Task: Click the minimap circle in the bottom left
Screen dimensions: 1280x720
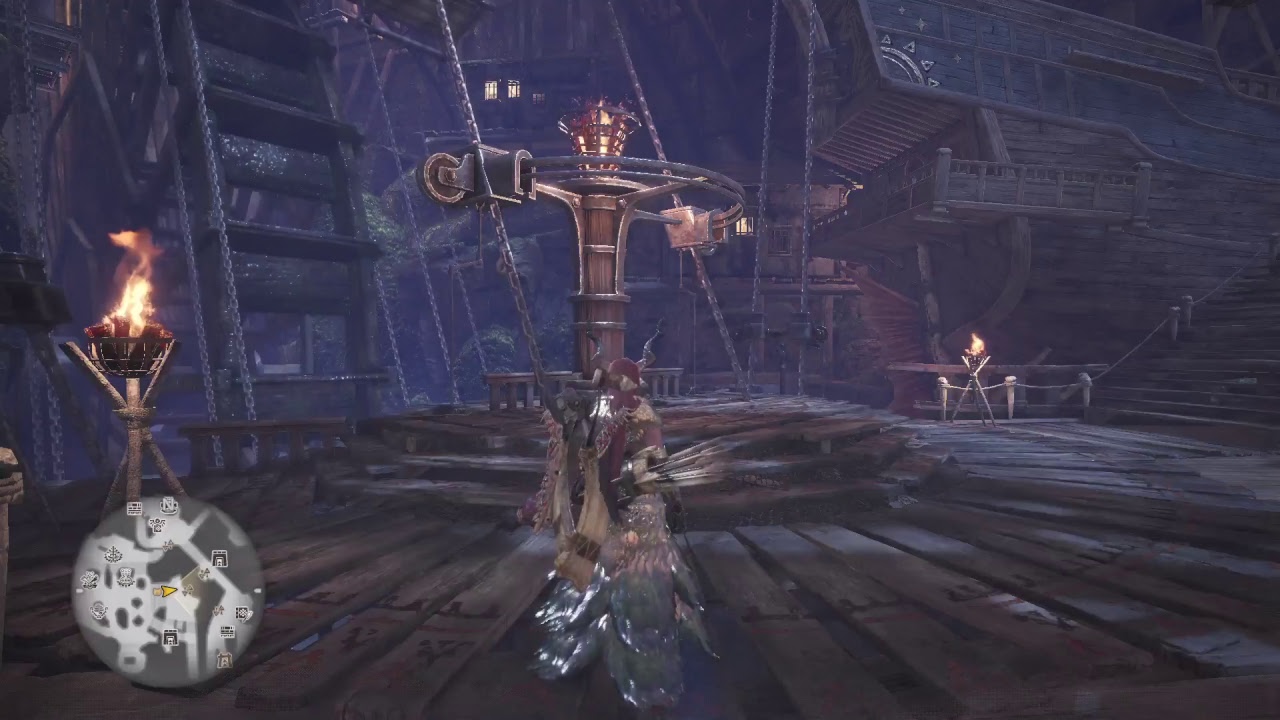Action: pyautogui.click(x=165, y=585)
